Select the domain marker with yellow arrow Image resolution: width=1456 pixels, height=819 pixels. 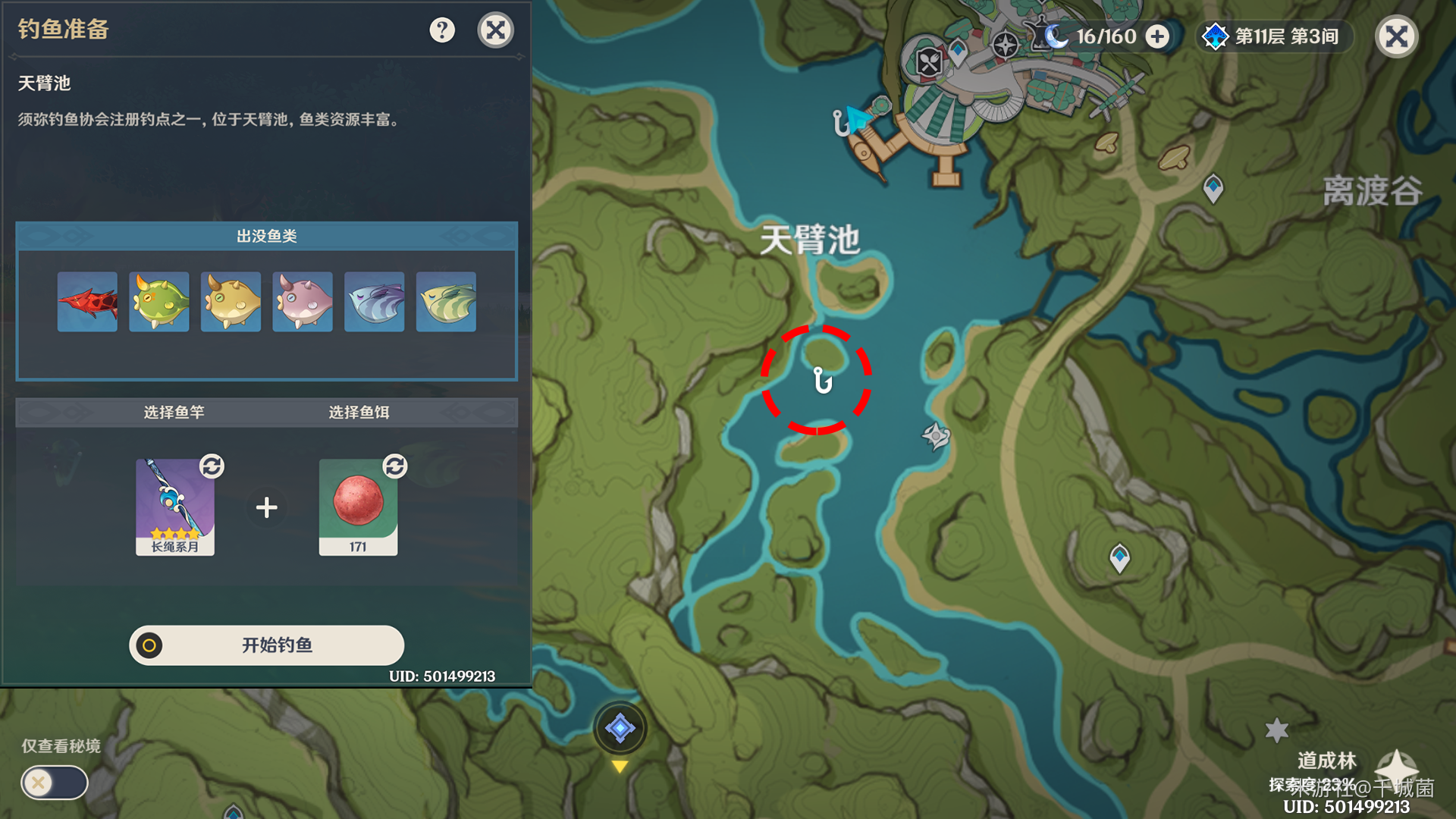pos(620,728)
